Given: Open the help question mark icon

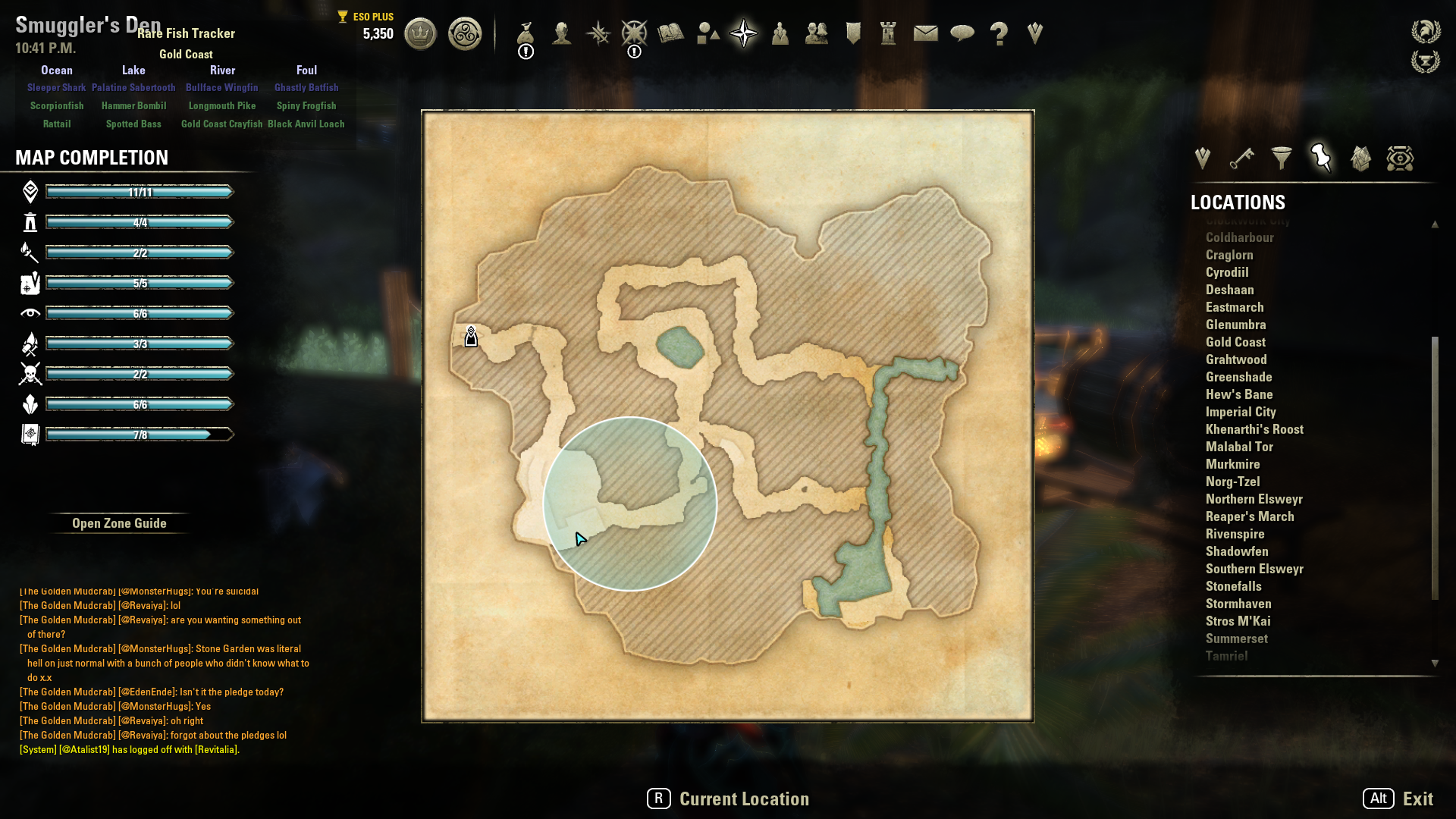Looking at the screenshot, I should click(999, 33).
